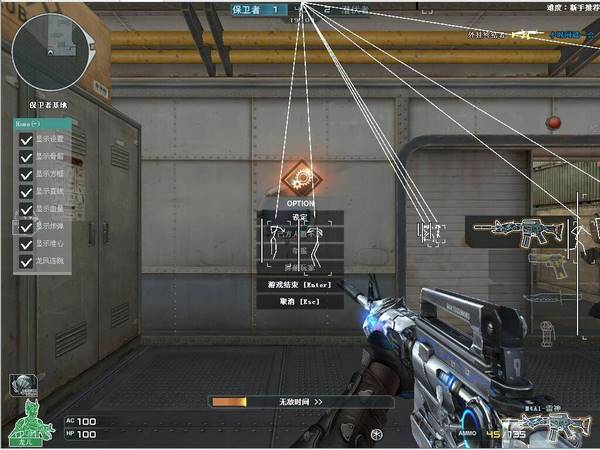Select 取消 to close the option menu
Screen dimensions: 600x450
(x=300, y=300)
